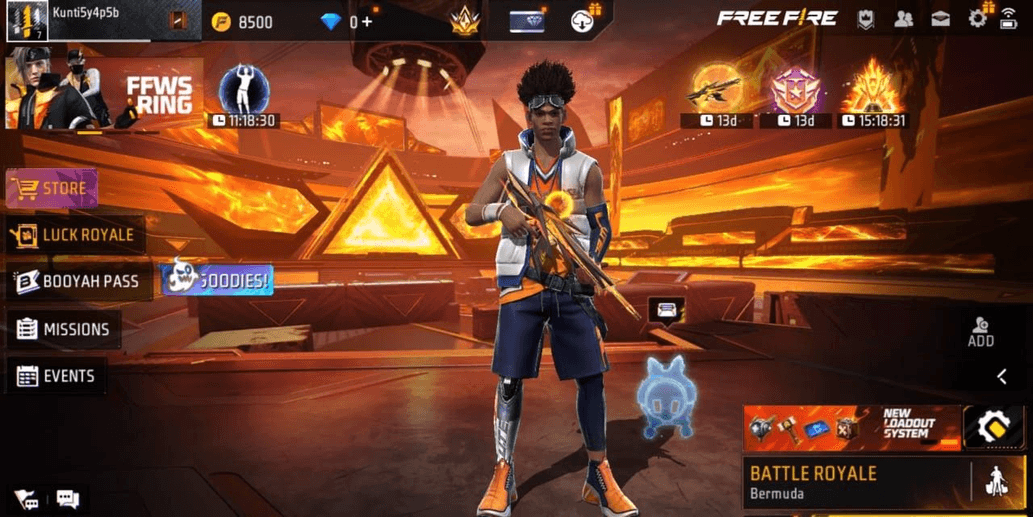
Task: Open the Events menu
Action: [x=56, y=376]
